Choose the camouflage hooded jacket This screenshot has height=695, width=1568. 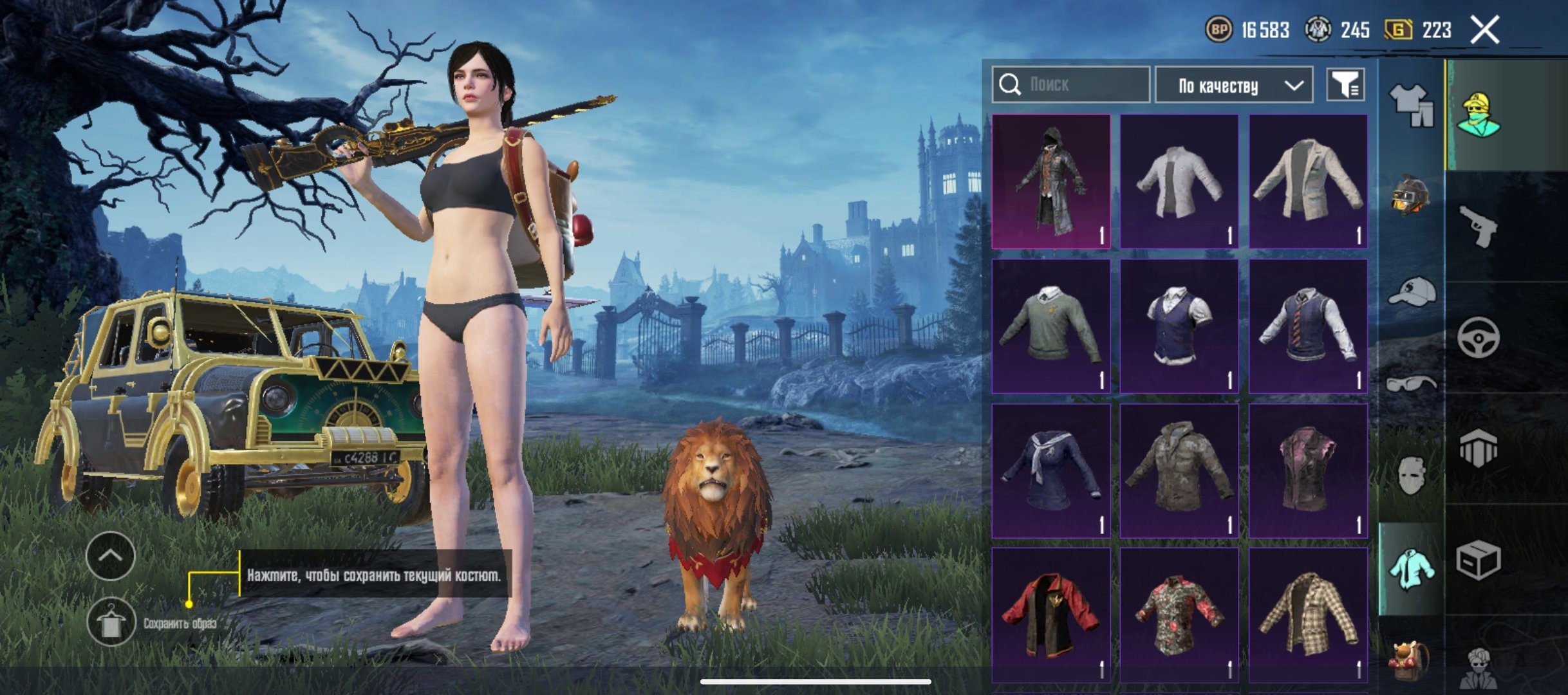[1179, 470]
